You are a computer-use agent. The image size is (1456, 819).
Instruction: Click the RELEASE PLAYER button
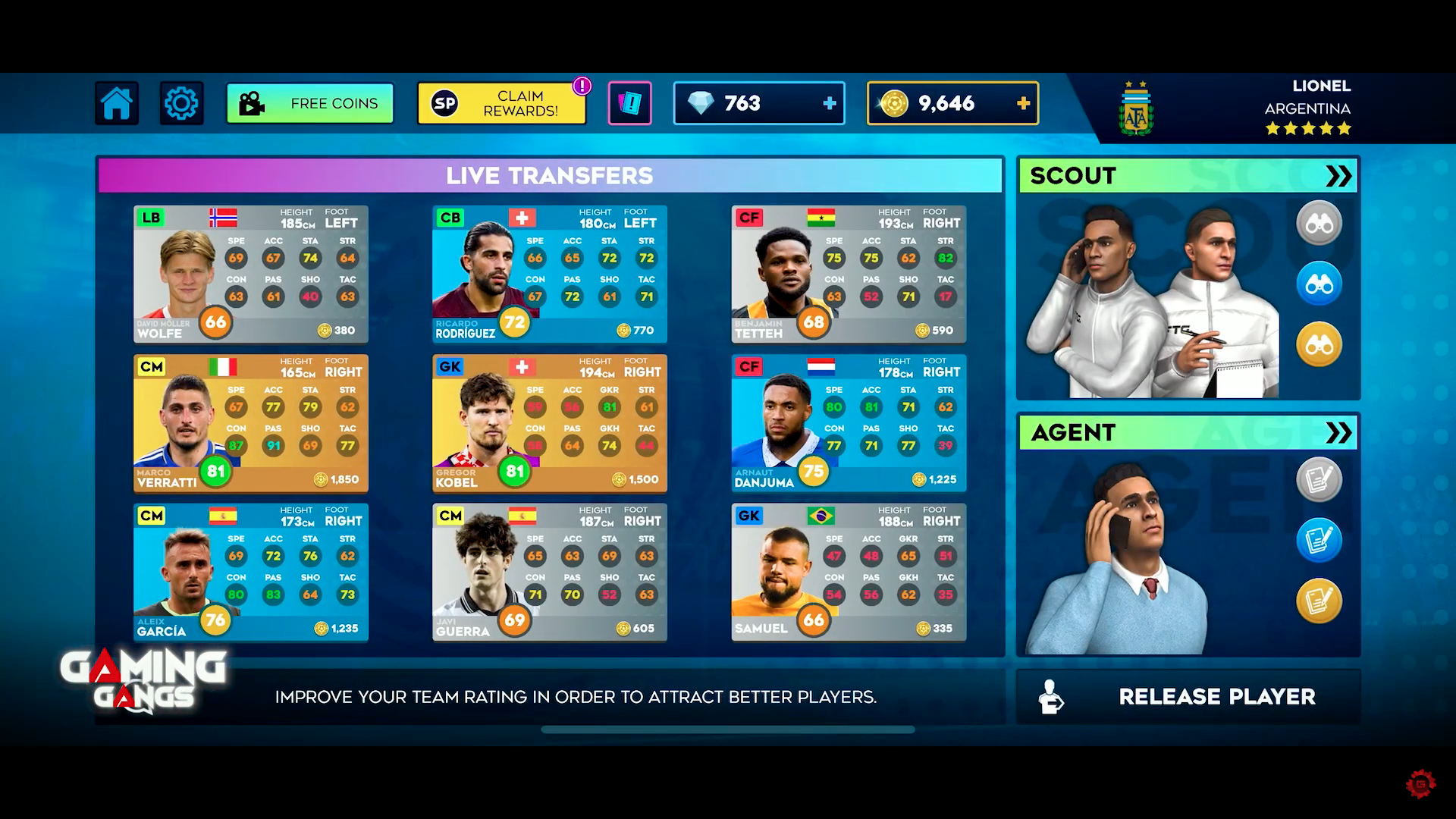[x=1188, y=697]
